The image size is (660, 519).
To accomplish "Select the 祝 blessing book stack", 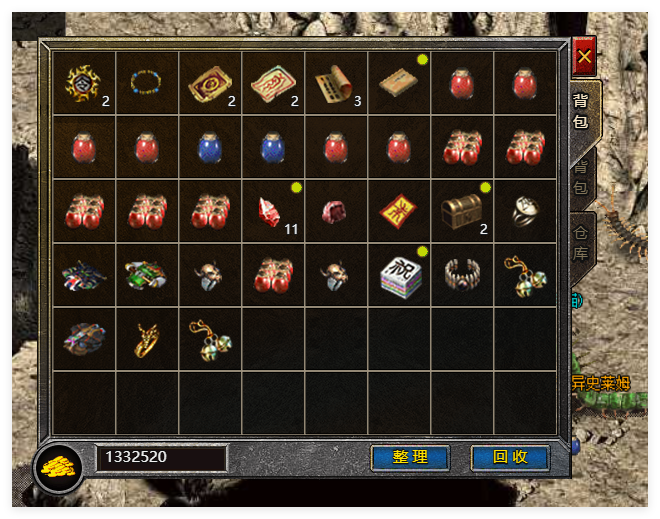I will click(x=400, y=273).
